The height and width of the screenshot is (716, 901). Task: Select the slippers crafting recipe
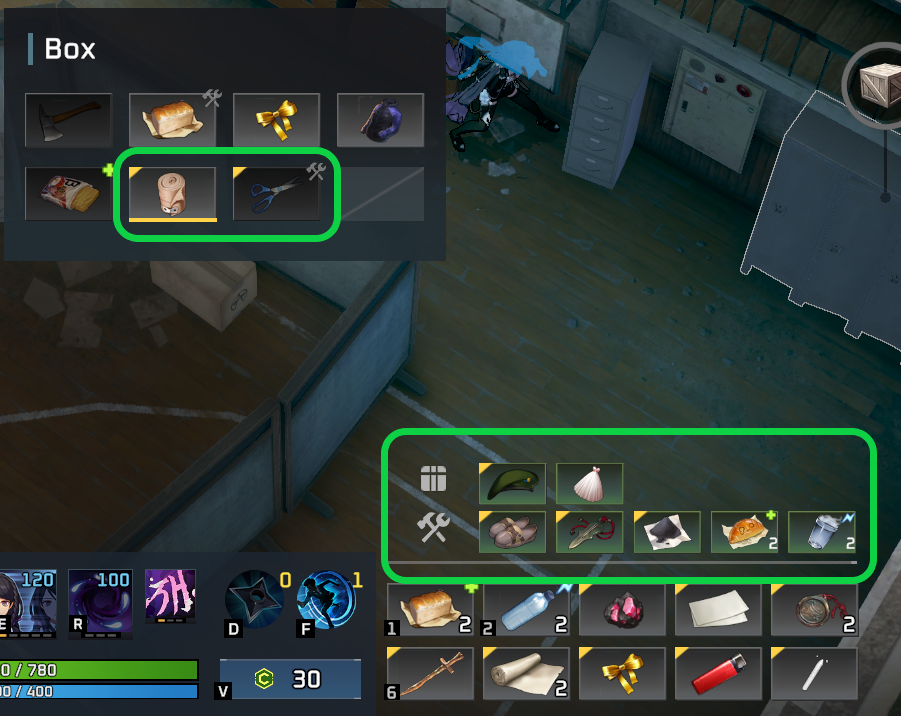tap(512, 531)
